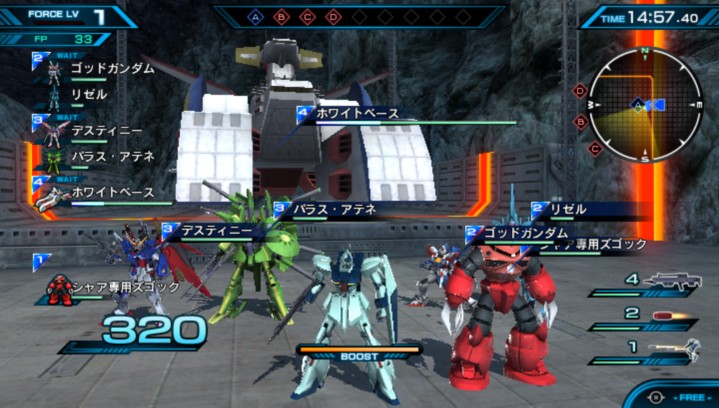The height and width of the screenshot is (408, 719).
Task: Click the シャア専用ズゴック player unit portrait
Action: click(x=60, y=288)
